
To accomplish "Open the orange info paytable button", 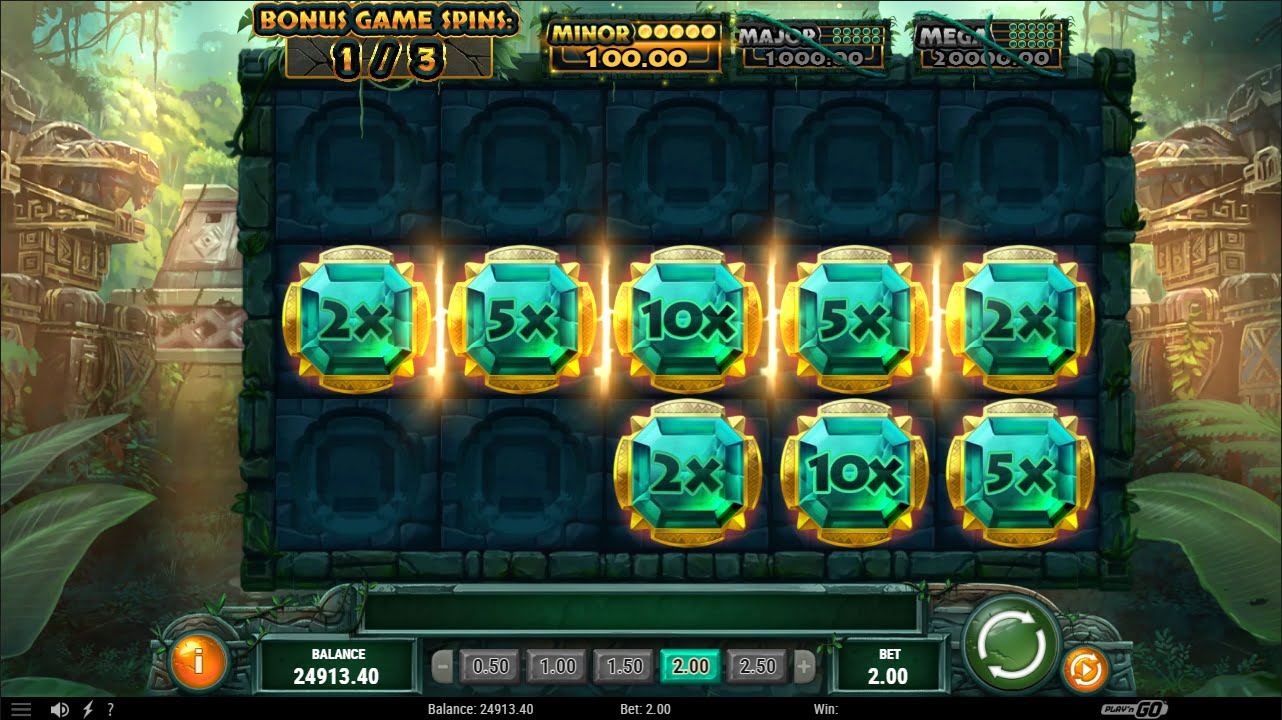I will pos(199,661).
